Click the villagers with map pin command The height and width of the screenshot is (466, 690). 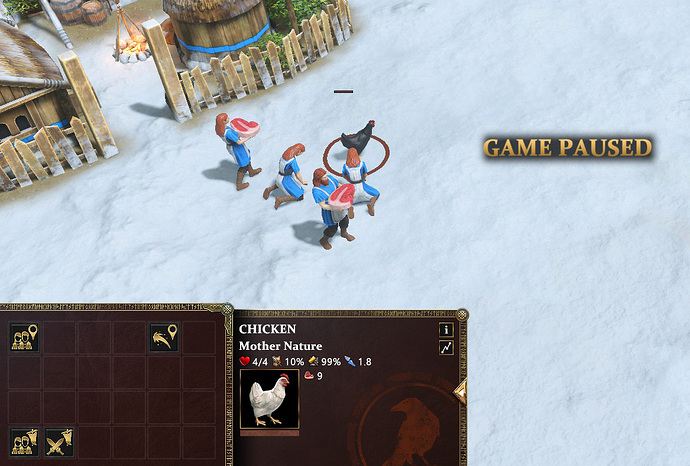tap(24, 338)
